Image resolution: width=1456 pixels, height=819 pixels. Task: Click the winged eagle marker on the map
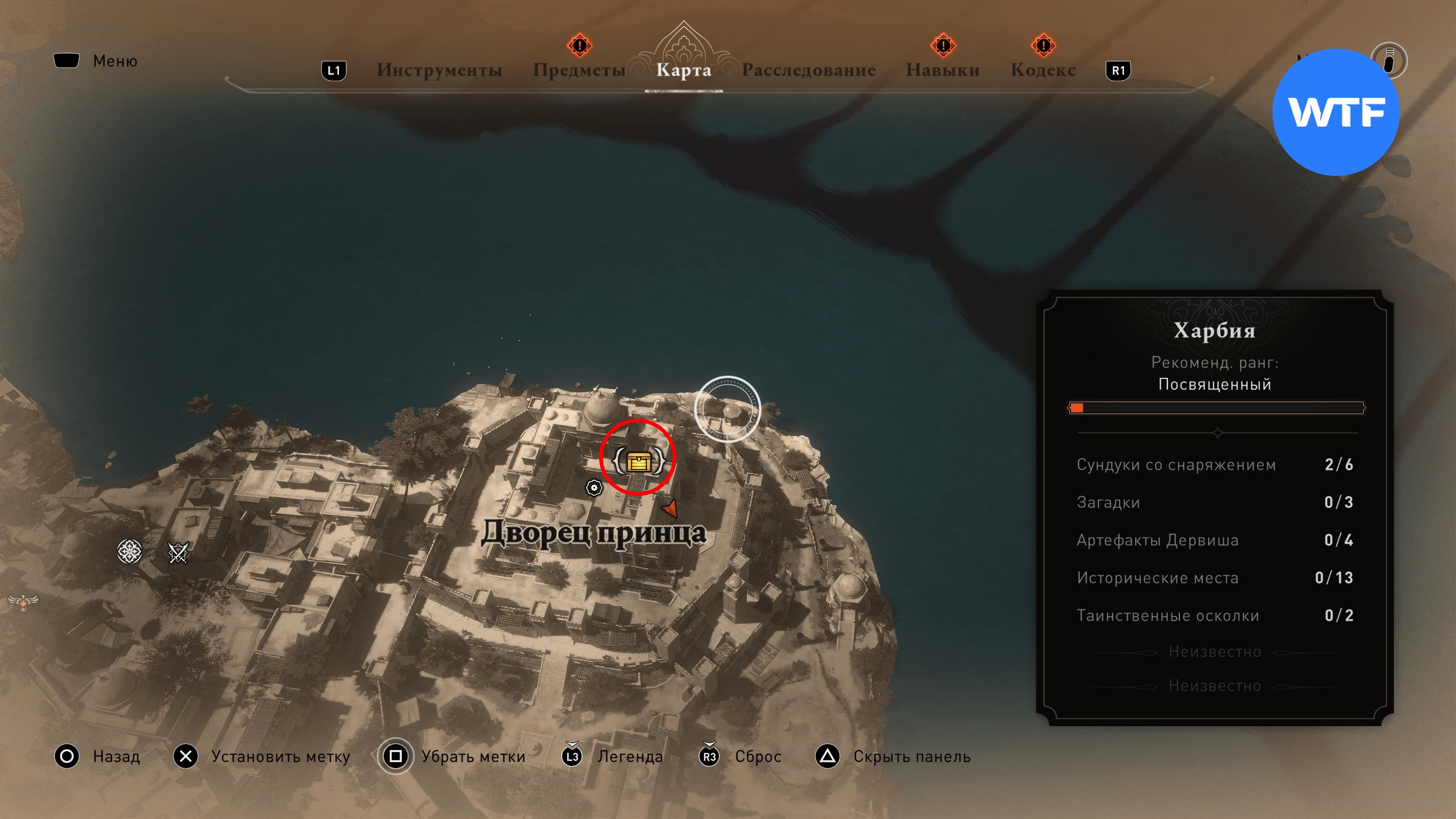point(23,601)
